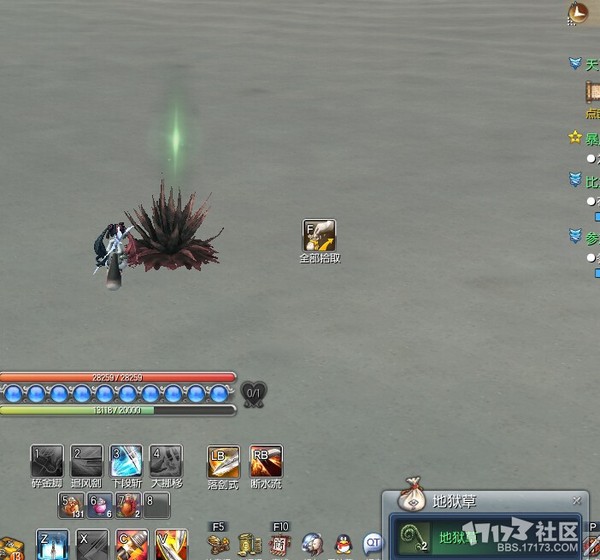Screen dimensions: 600x560
Task: Use the consumable in slot 5 (131 left)
Action: tap(71, 506)
